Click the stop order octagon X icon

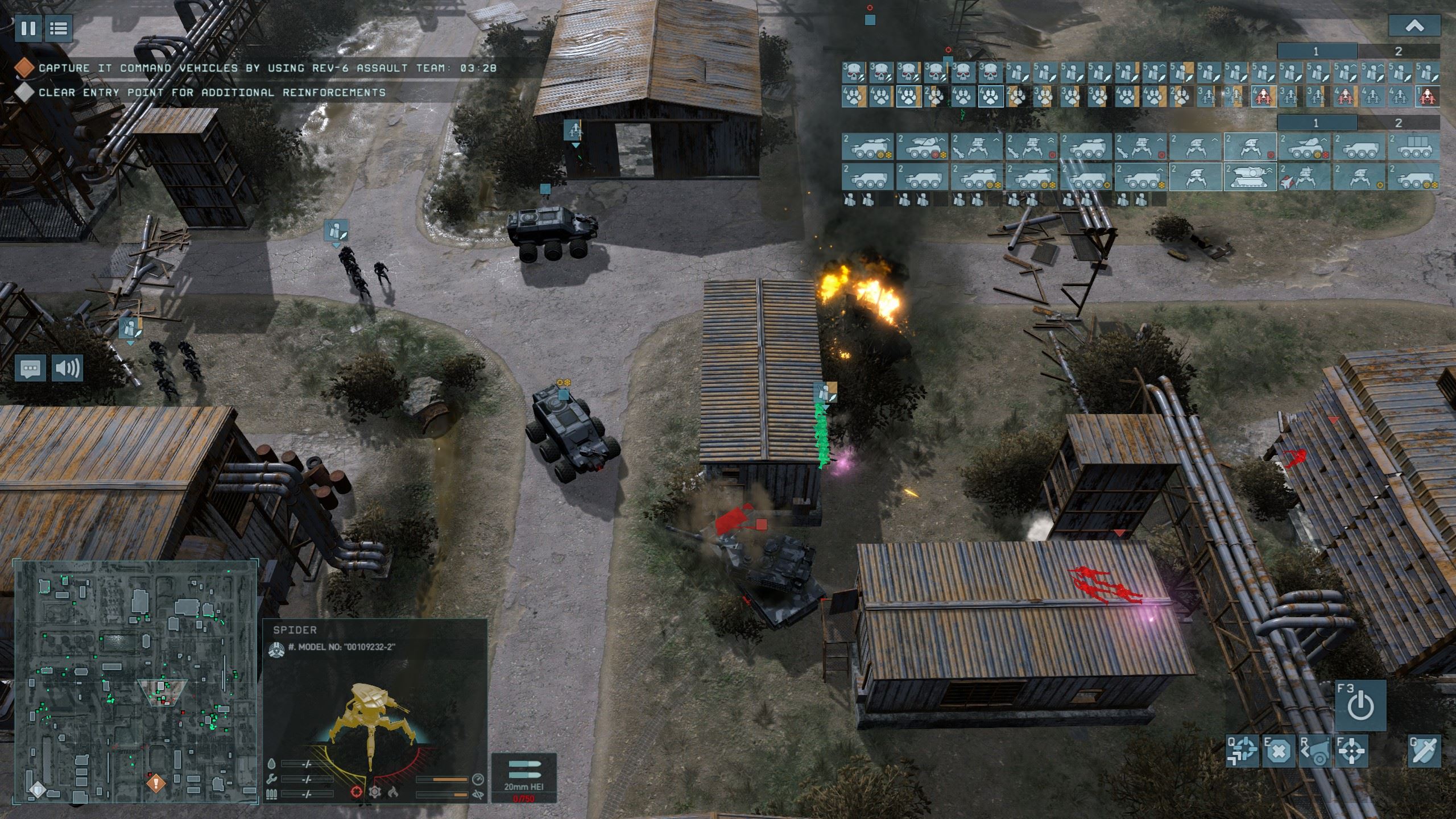1278,752
